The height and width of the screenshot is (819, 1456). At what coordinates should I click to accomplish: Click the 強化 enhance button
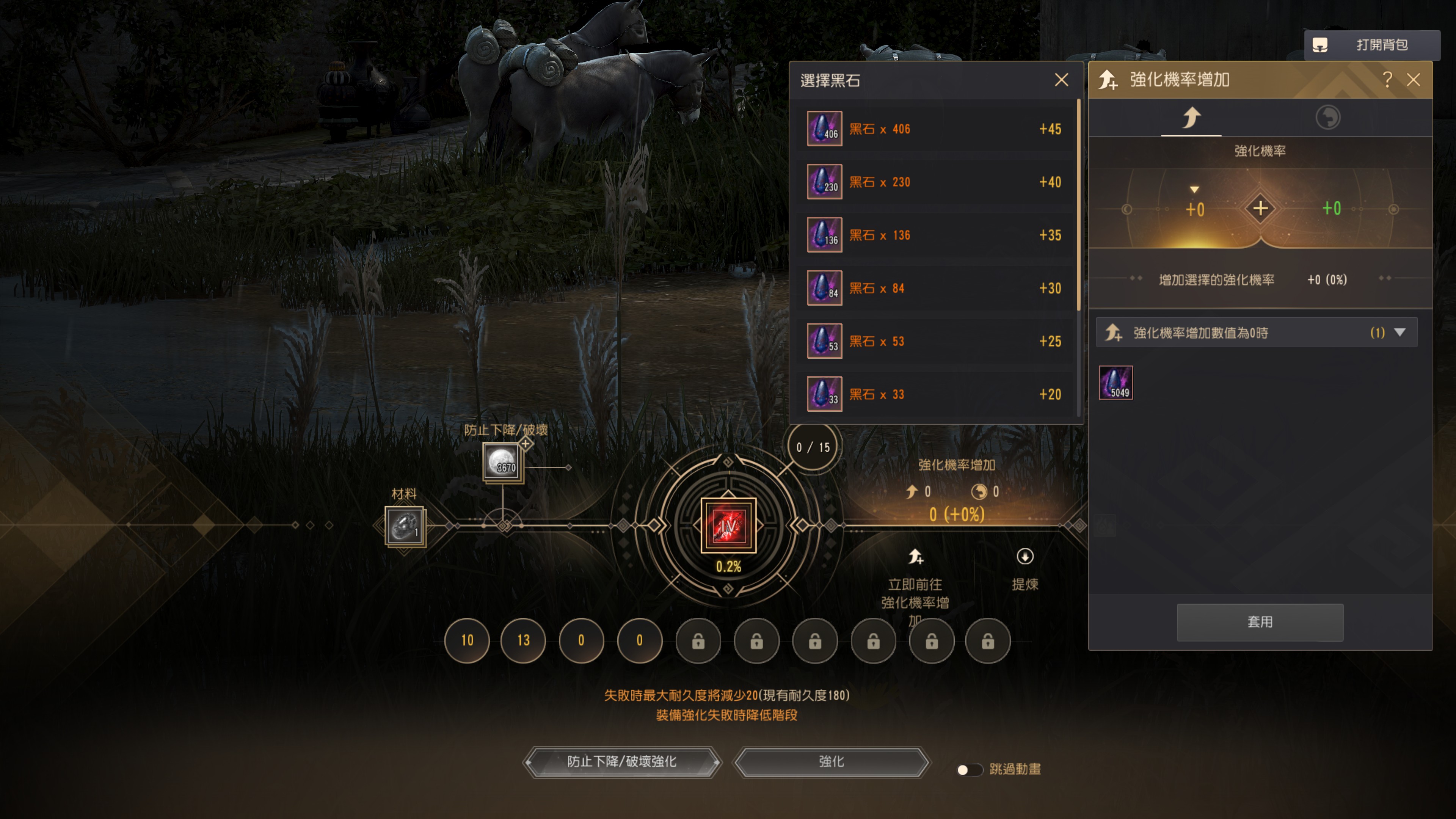pyautogui.click(x=831, y=761)
